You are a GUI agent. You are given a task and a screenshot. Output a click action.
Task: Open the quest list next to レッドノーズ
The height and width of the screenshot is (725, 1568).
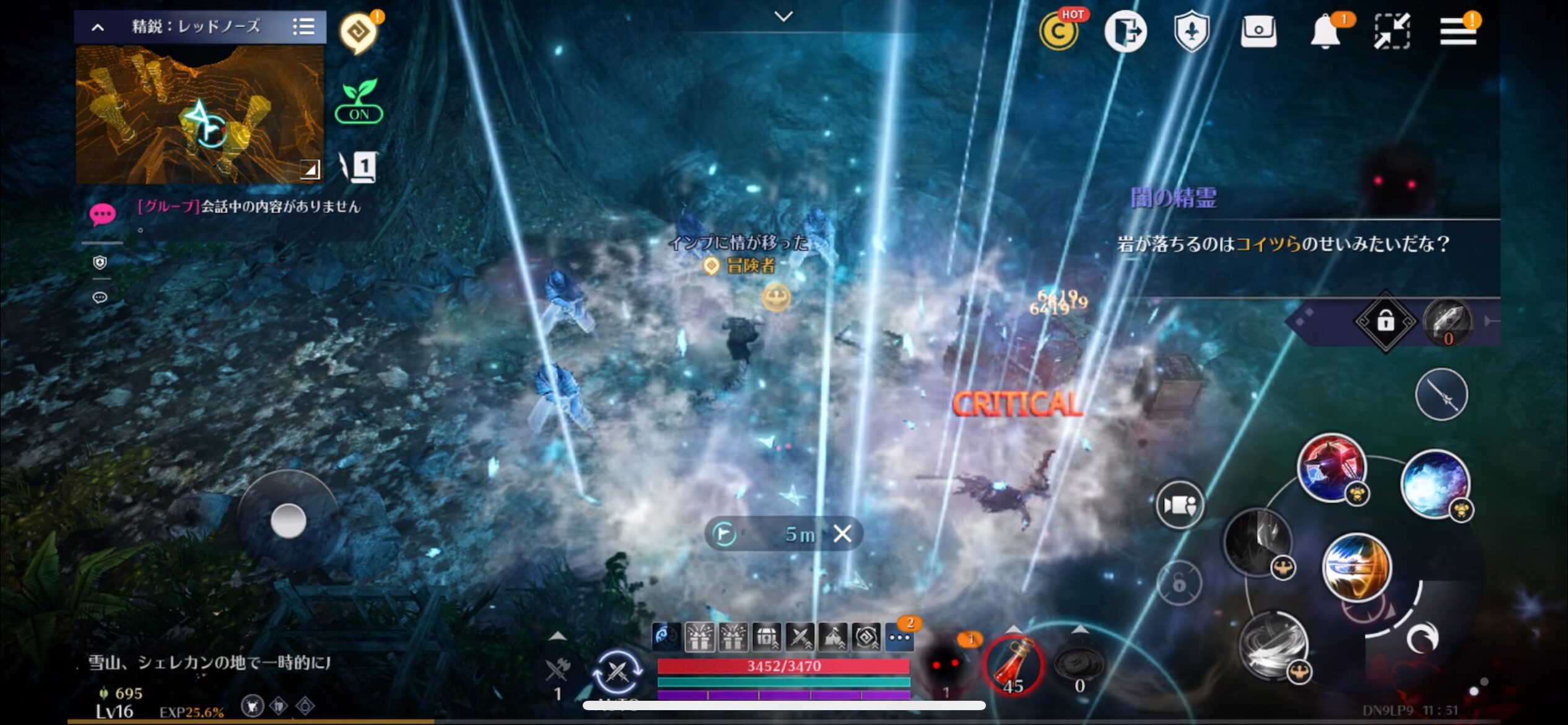click(303, 27)
